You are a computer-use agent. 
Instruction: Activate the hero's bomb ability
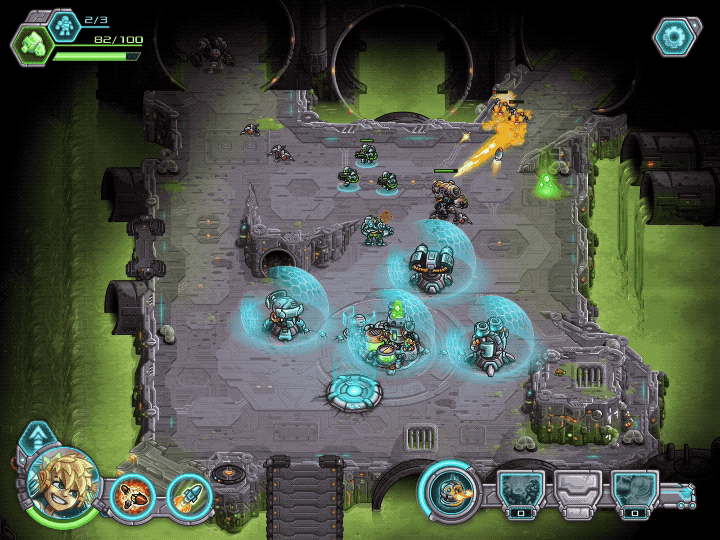pyautogui.click(x=131, y=494)
